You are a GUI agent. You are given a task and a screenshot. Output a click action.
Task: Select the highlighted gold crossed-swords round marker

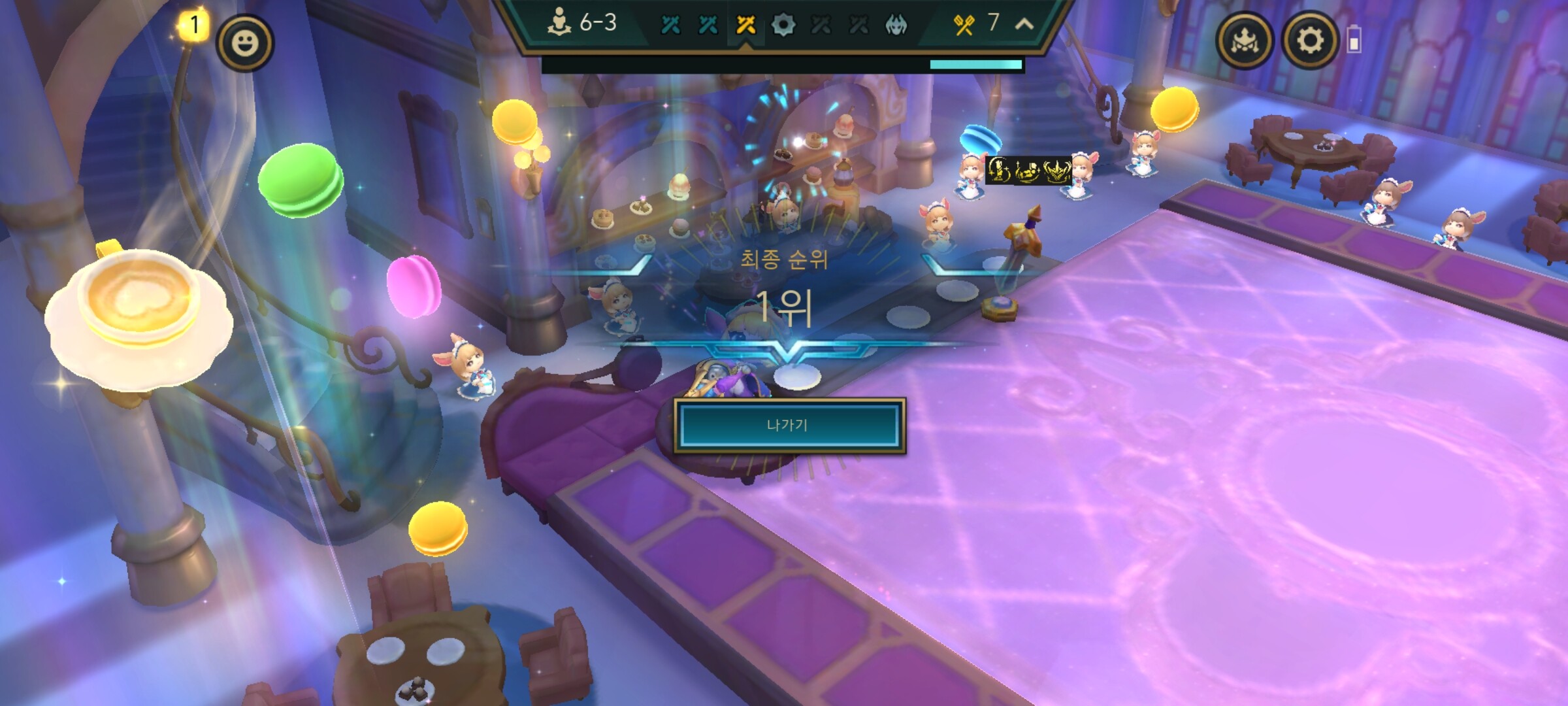point(745,25)
